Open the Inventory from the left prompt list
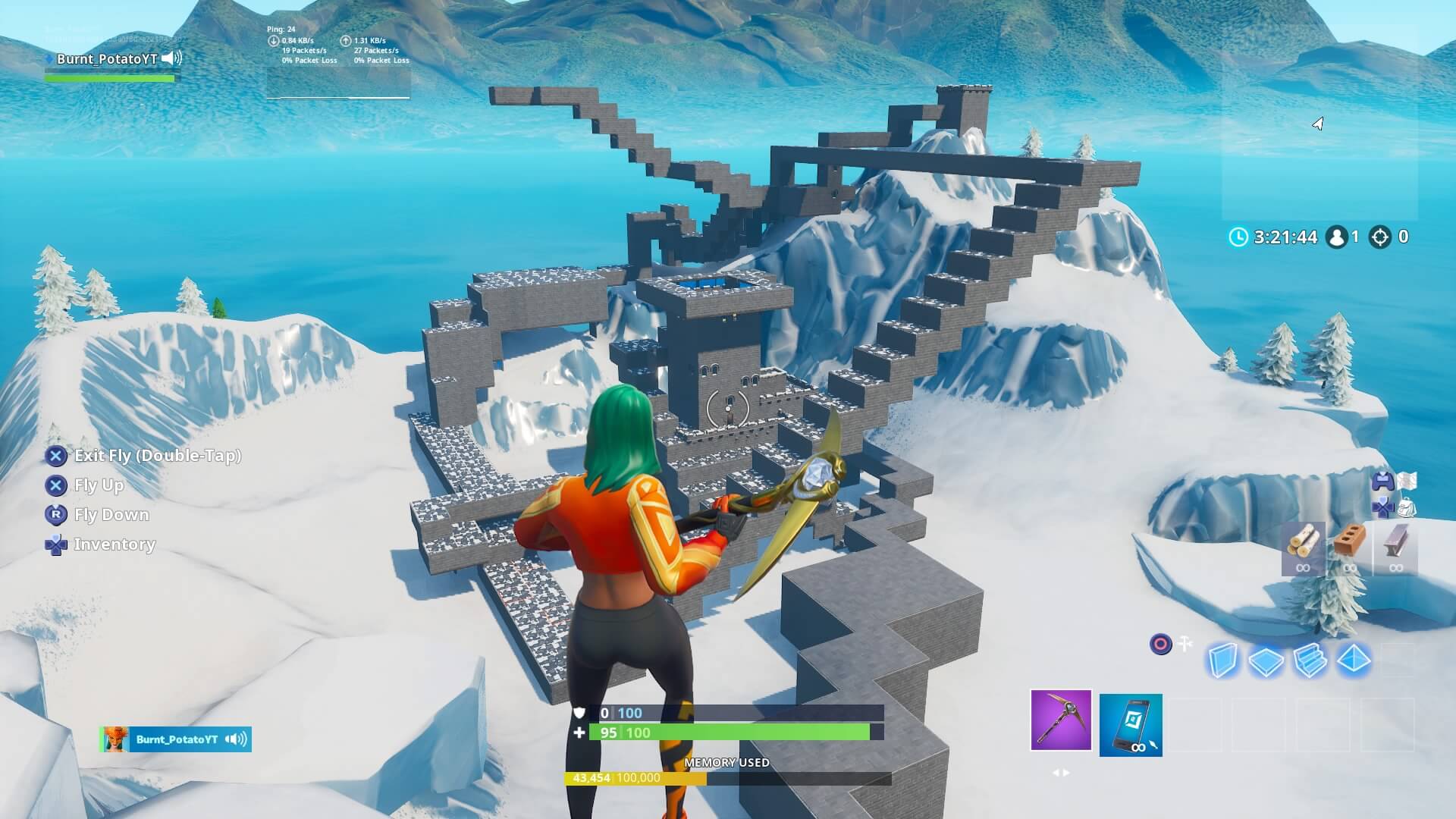Screen dimensions: 1456x819 (x=114, y=544)
